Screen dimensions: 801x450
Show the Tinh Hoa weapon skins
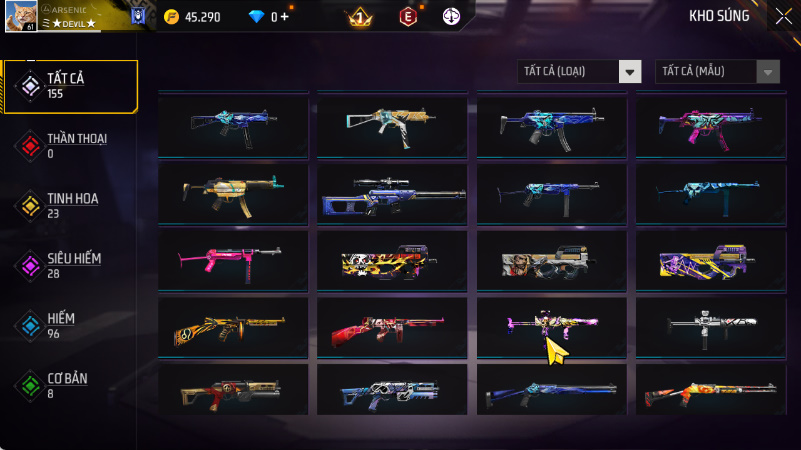(x=70, y=205)
